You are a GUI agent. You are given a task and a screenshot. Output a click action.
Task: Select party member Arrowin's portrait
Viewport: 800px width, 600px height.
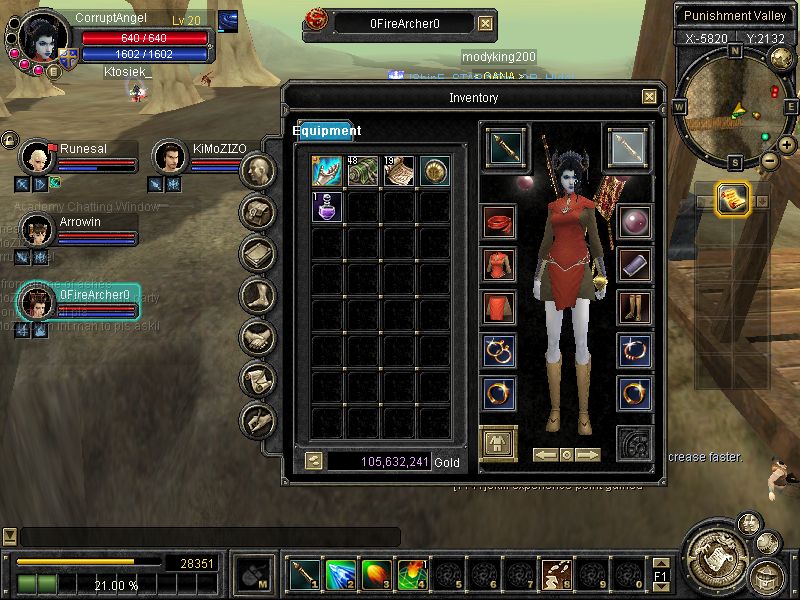click(x=37, y=229)
